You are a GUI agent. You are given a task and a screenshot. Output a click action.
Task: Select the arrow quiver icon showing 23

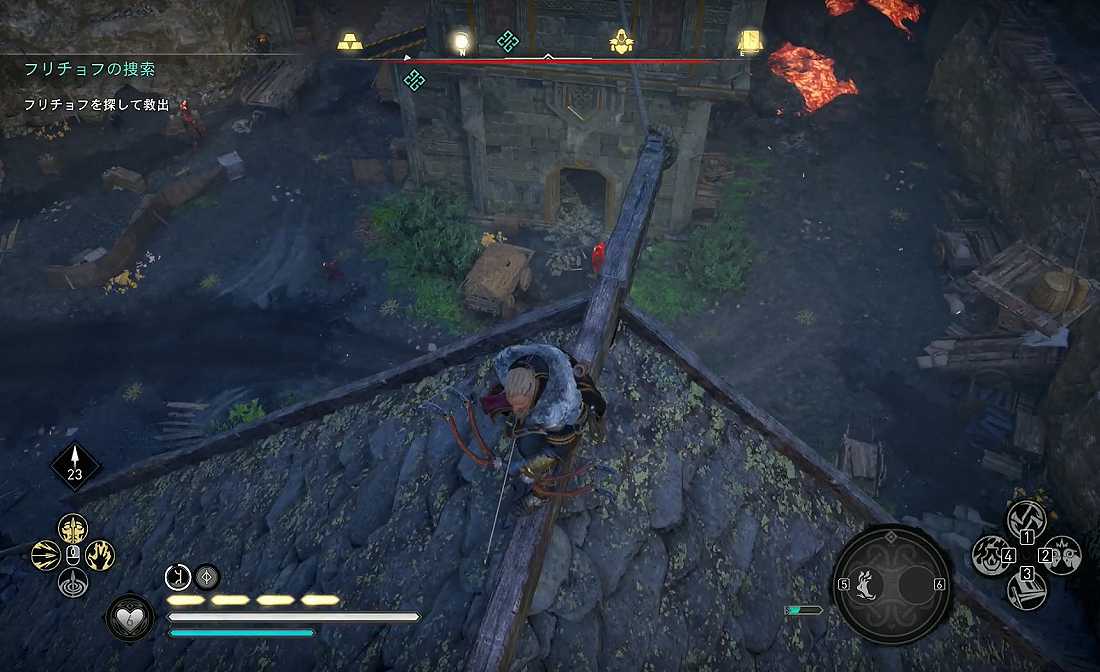(x=75, y=465)
